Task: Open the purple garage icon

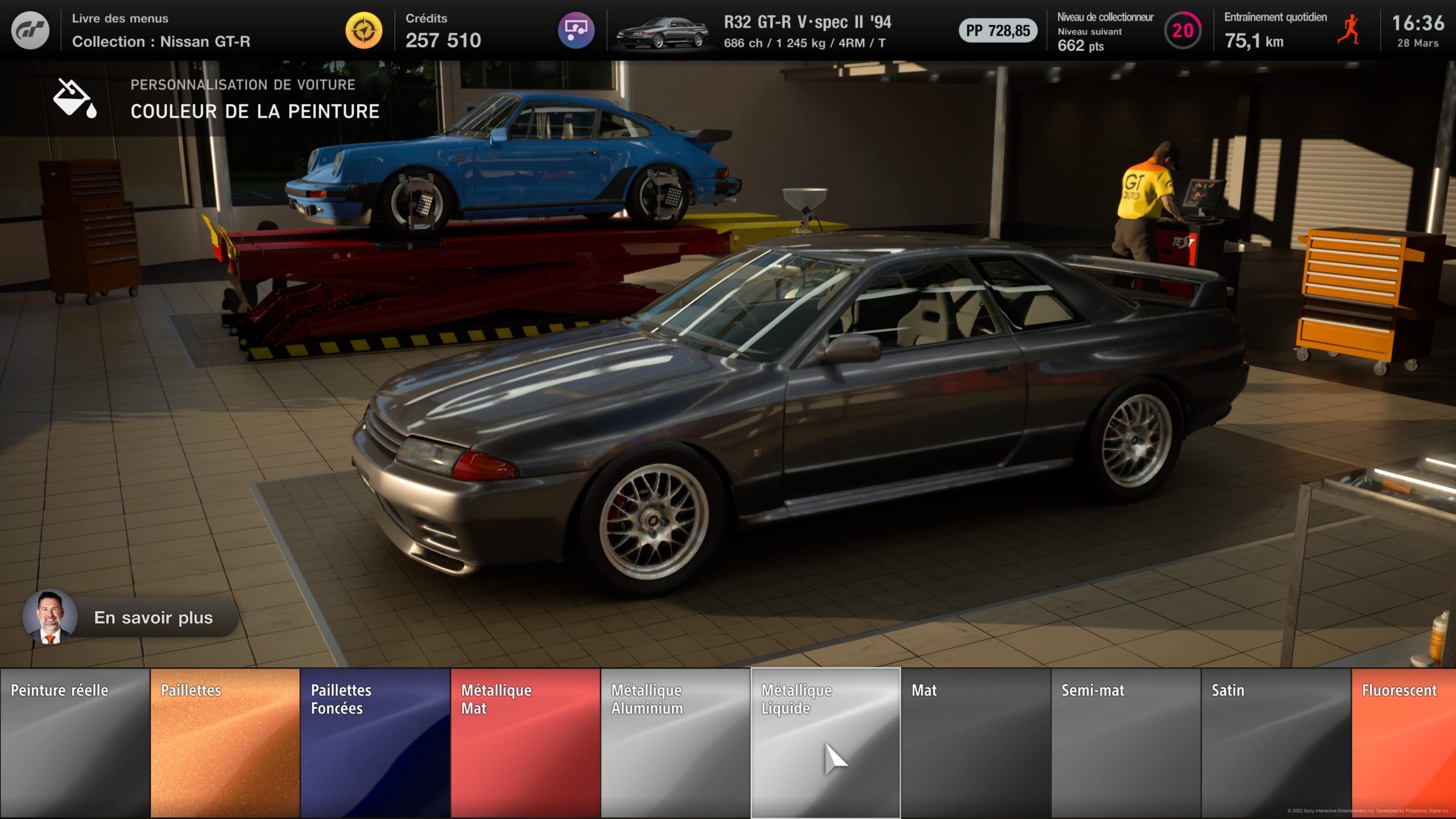Action: click(x=576, y=30)
